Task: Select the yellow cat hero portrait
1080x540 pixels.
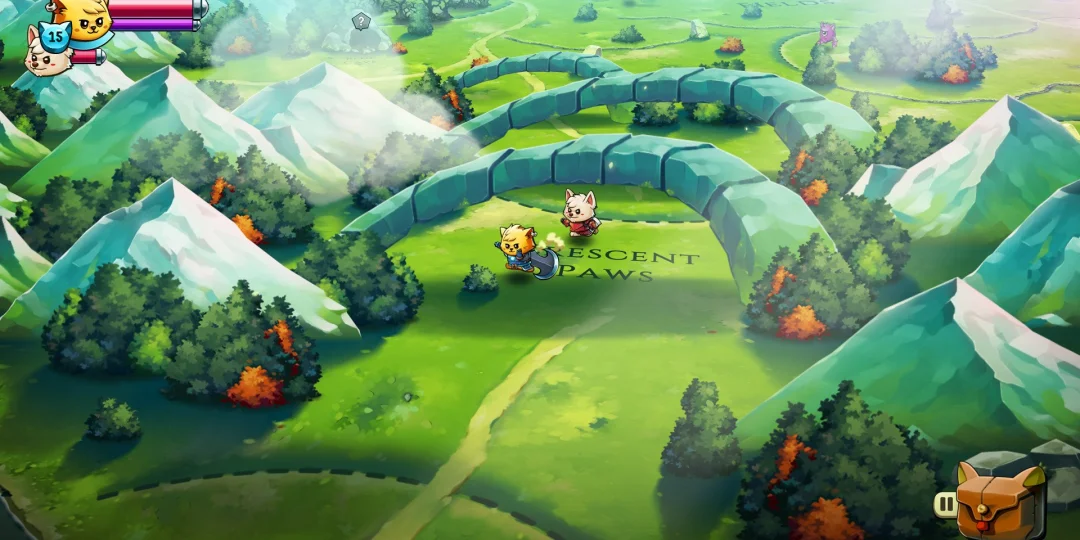Action: point(80,16)
